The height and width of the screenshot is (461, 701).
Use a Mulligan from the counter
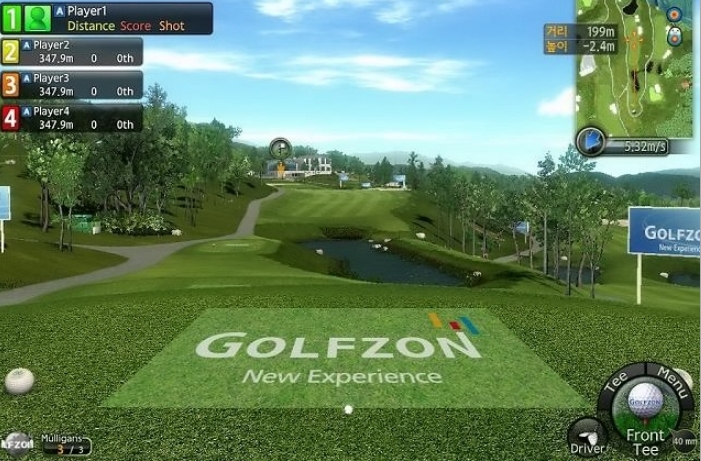click(63, 444)
